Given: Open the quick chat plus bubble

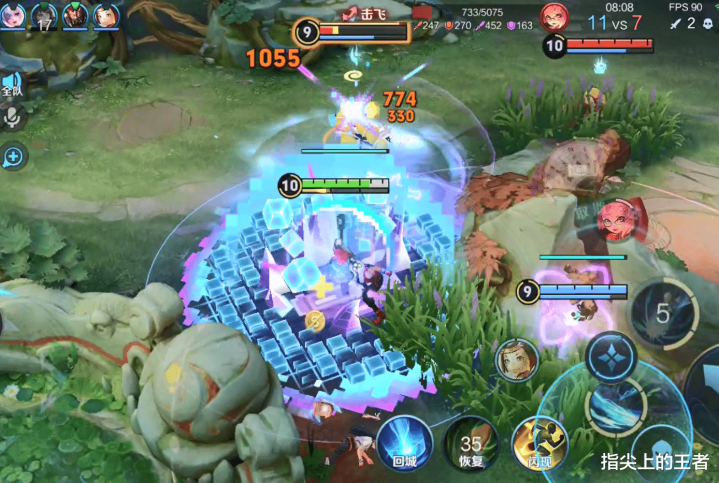Looking at the screenshot, I should (x=13, y=156).
